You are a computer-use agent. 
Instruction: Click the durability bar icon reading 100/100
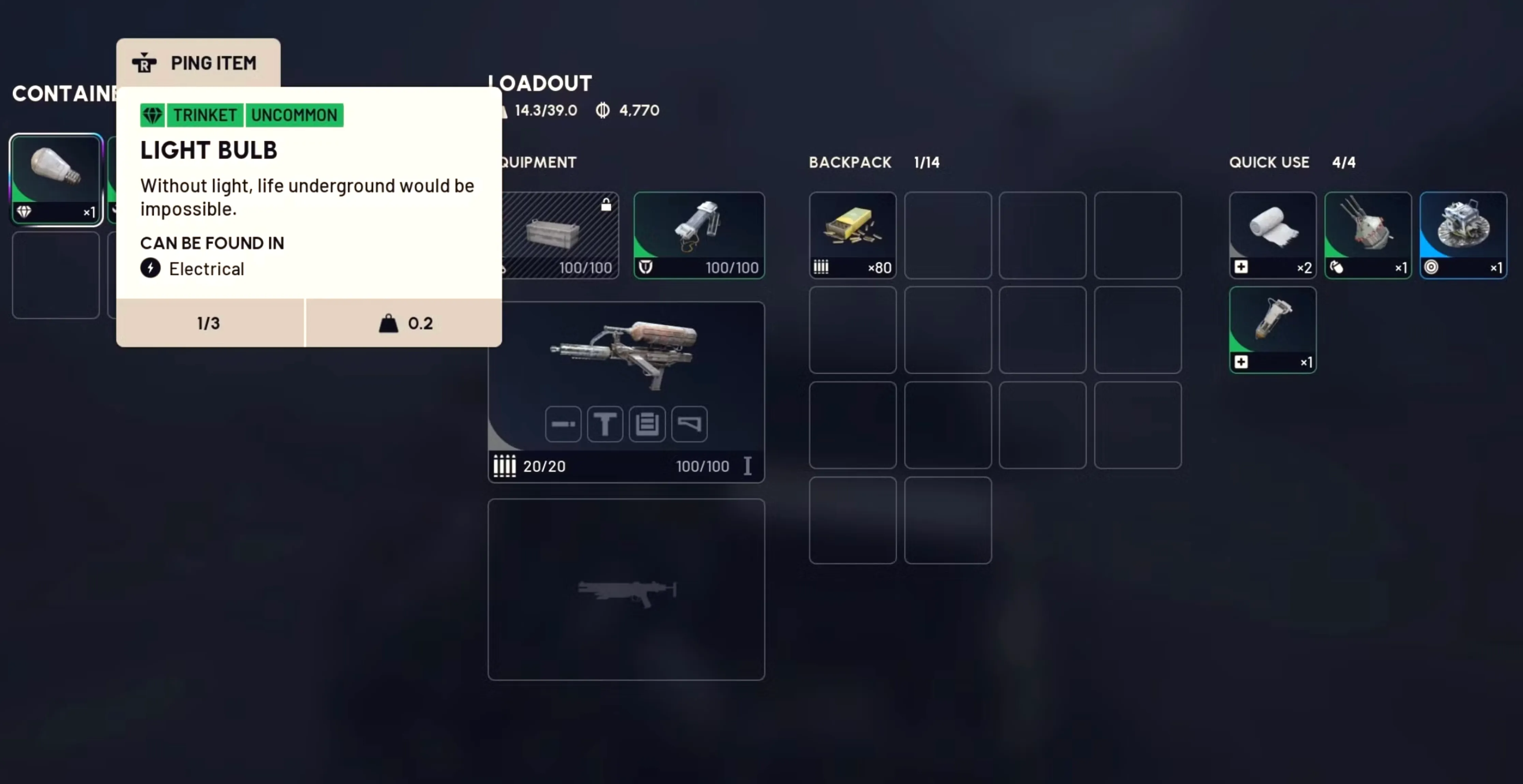tap(646, 267)
